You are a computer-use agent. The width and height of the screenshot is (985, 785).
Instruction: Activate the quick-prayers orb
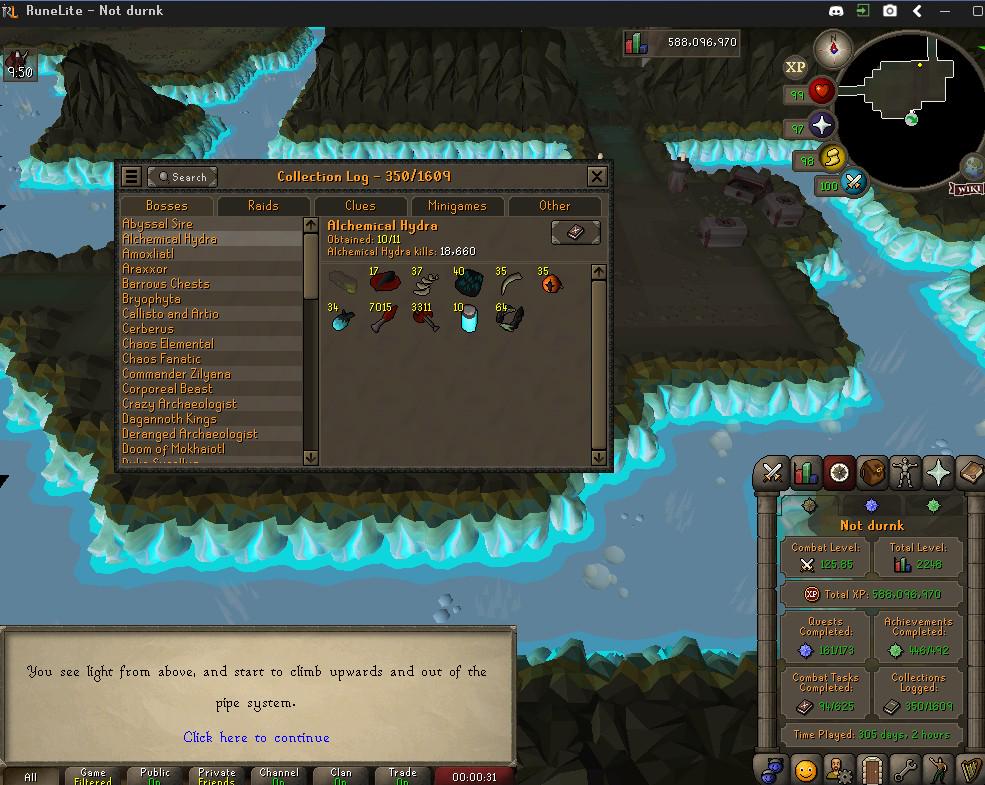point(822,126)
